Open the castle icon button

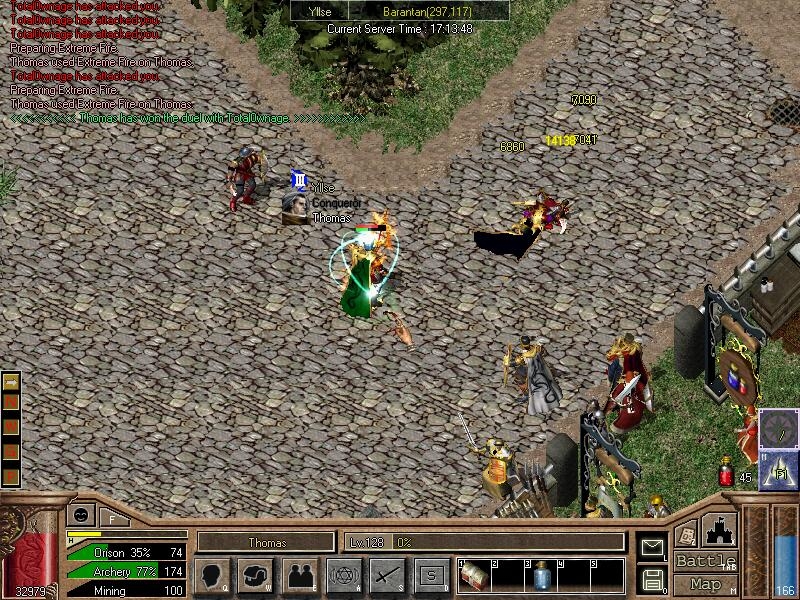click(x=720, y=530)
